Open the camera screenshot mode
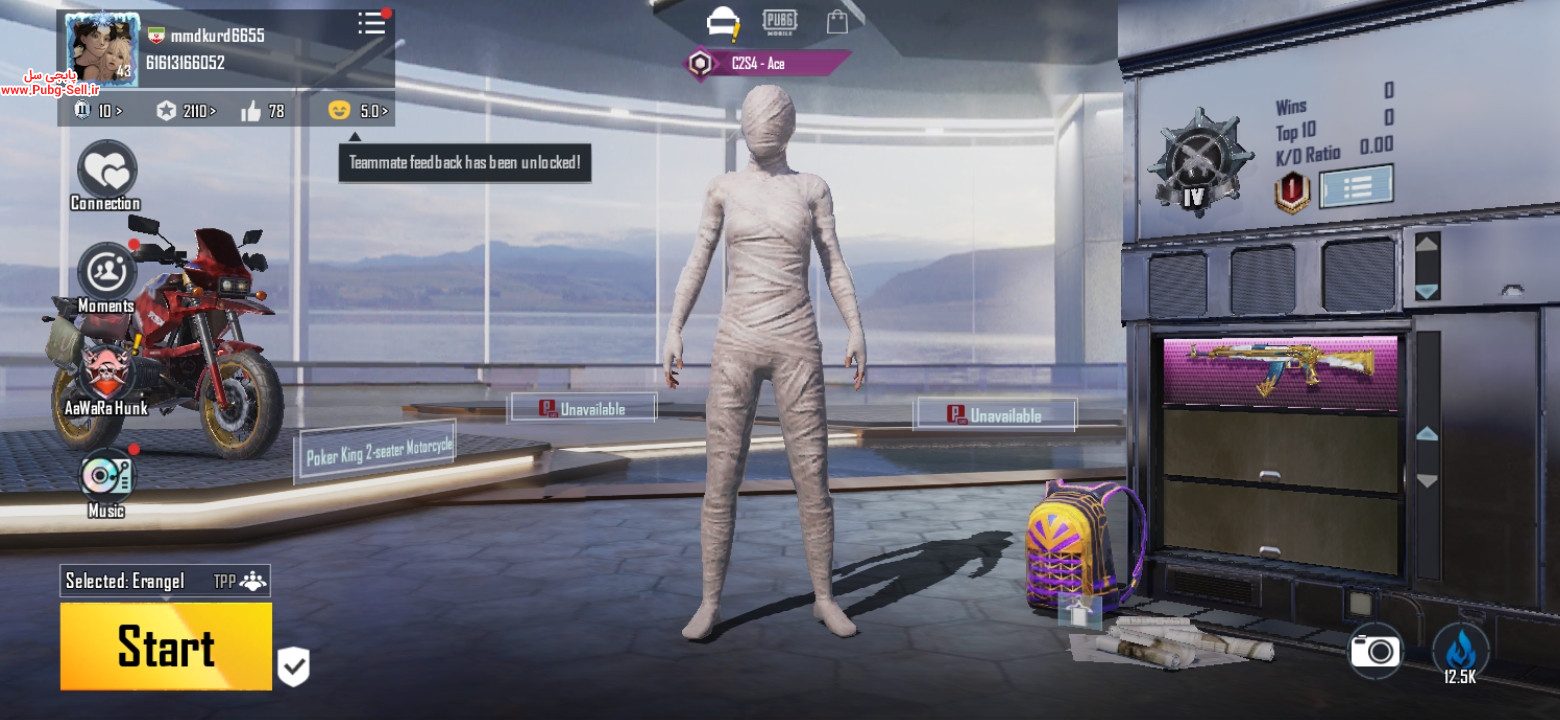The width and height of the screenshot is (1560, 720). click(x=1375, y=652)
